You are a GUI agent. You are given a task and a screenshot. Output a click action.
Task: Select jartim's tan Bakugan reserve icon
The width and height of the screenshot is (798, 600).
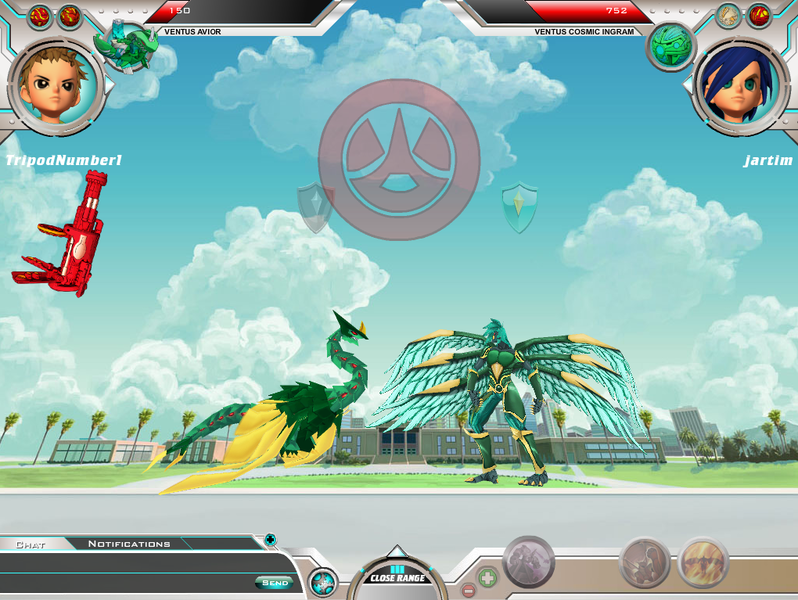pos(729,16)
